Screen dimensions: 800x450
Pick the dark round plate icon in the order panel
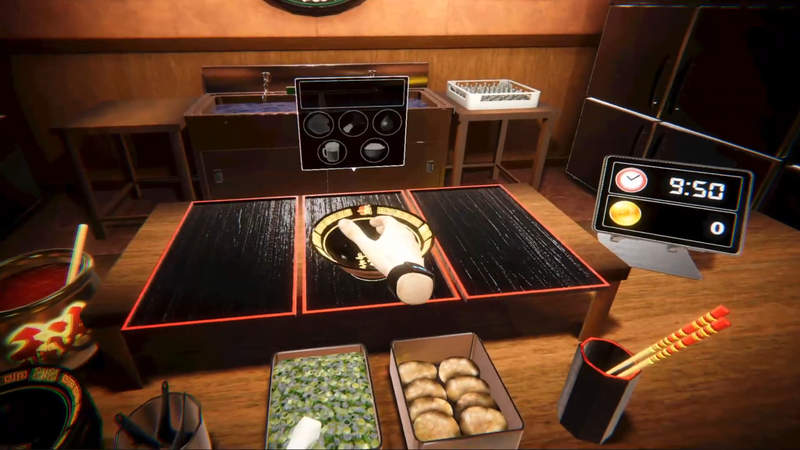(319, 124)
